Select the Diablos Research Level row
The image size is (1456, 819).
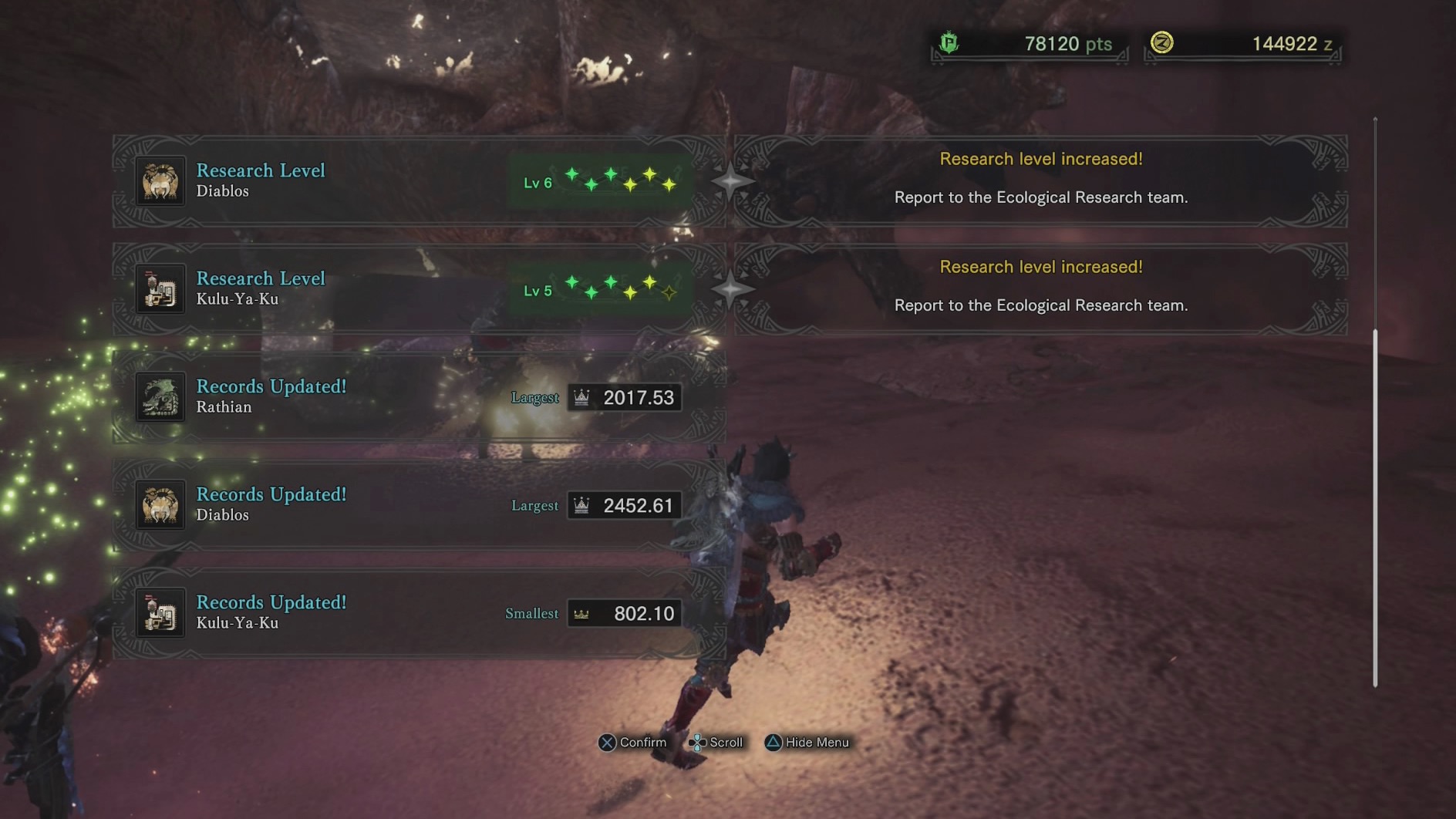[x=419, y=181]
